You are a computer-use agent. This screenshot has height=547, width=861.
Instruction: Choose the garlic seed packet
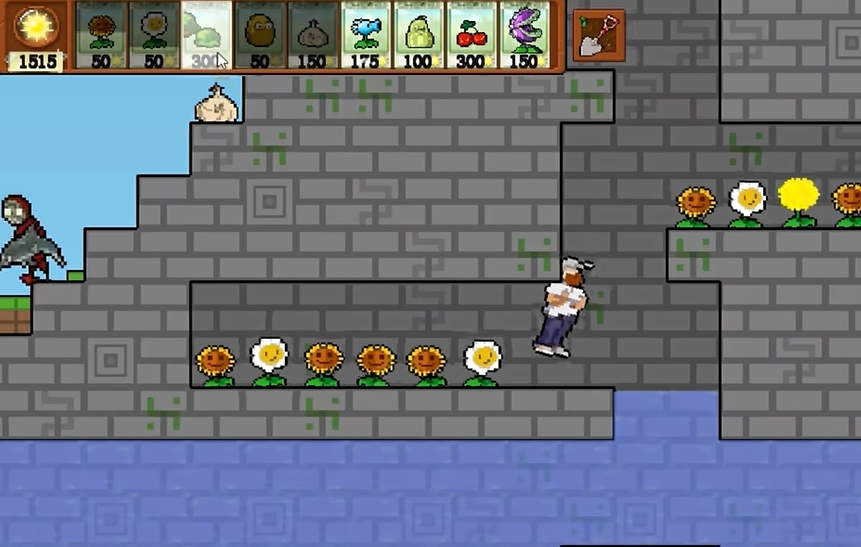point(313,35)
